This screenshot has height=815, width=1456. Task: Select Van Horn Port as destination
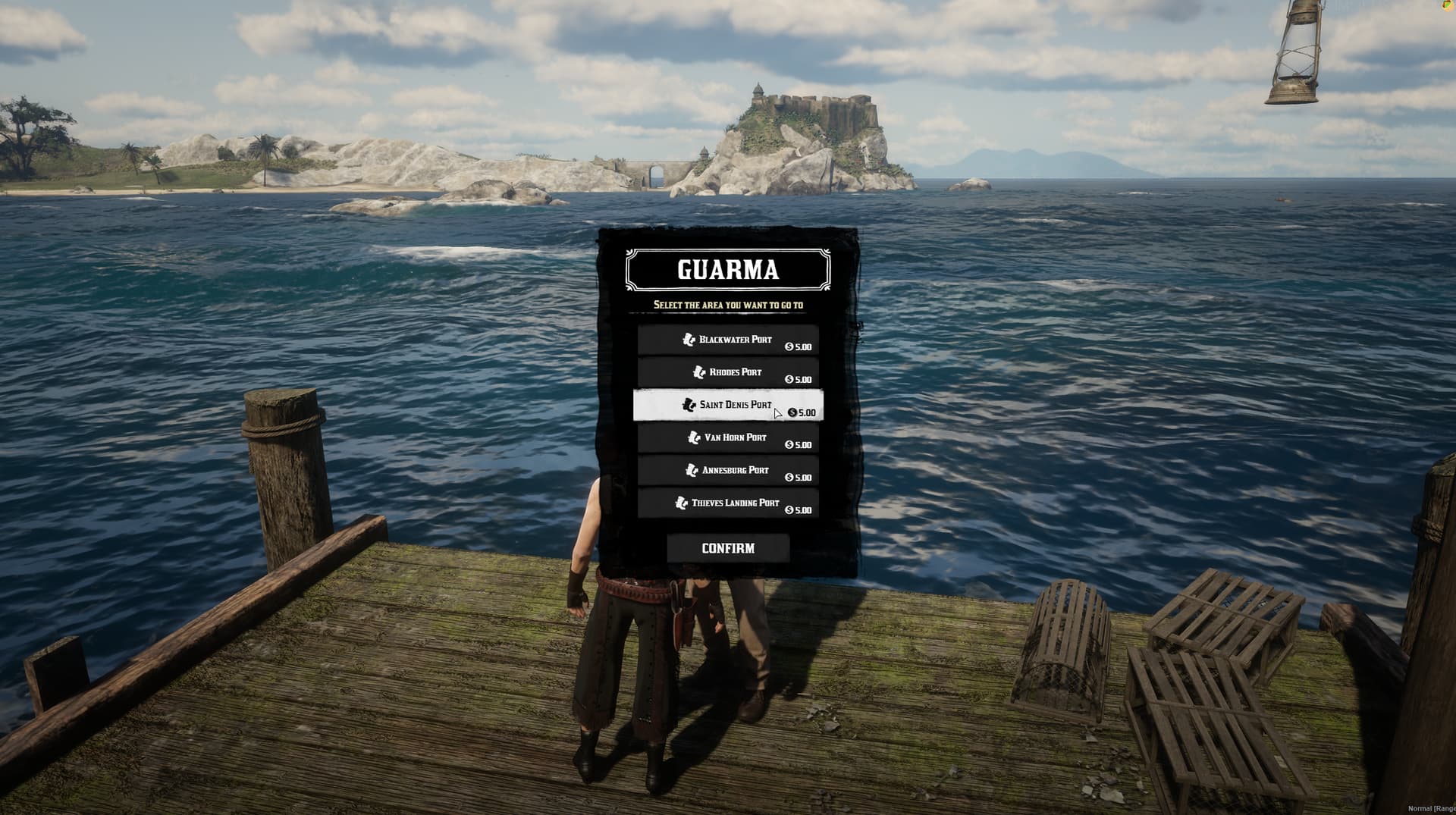pyautogui.click(x=728, y=438)
